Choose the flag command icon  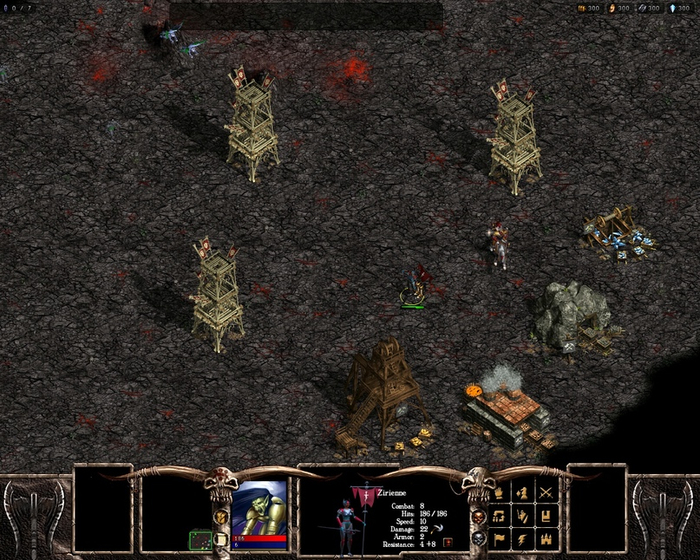pyautogui.click(x=498, y=540)
